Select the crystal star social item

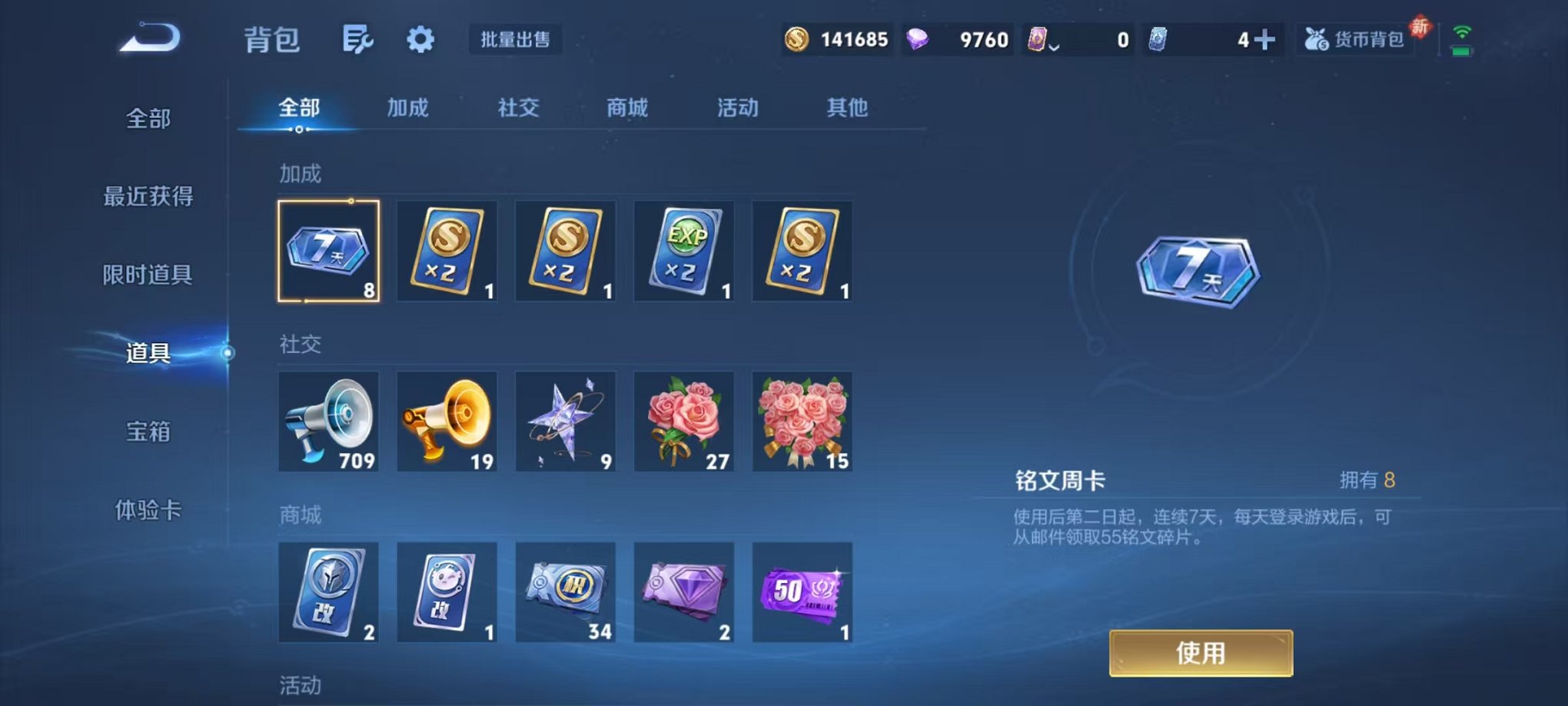tap(565, 421)
